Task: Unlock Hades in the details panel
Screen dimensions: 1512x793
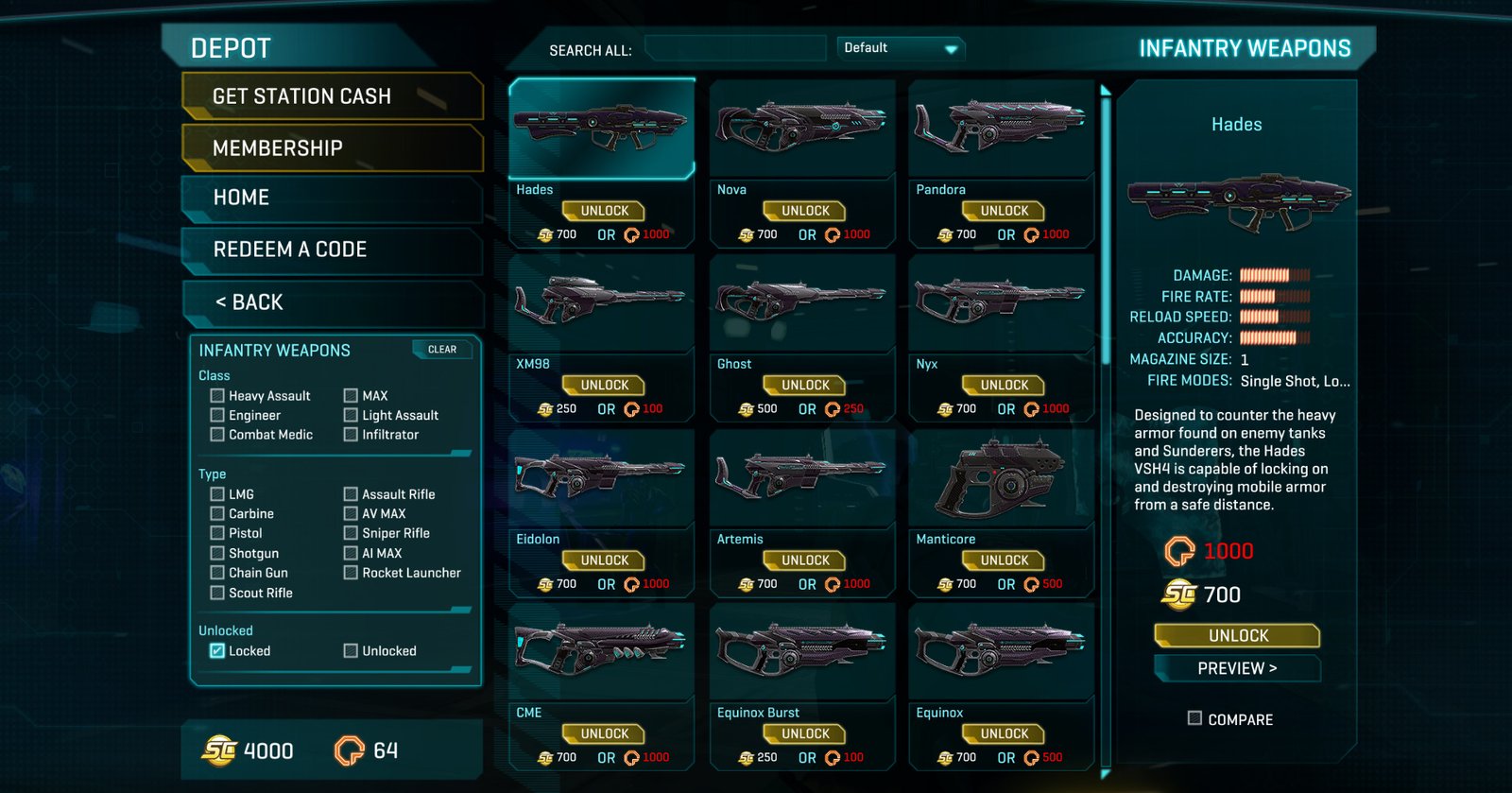Action: click(1237, 635)
